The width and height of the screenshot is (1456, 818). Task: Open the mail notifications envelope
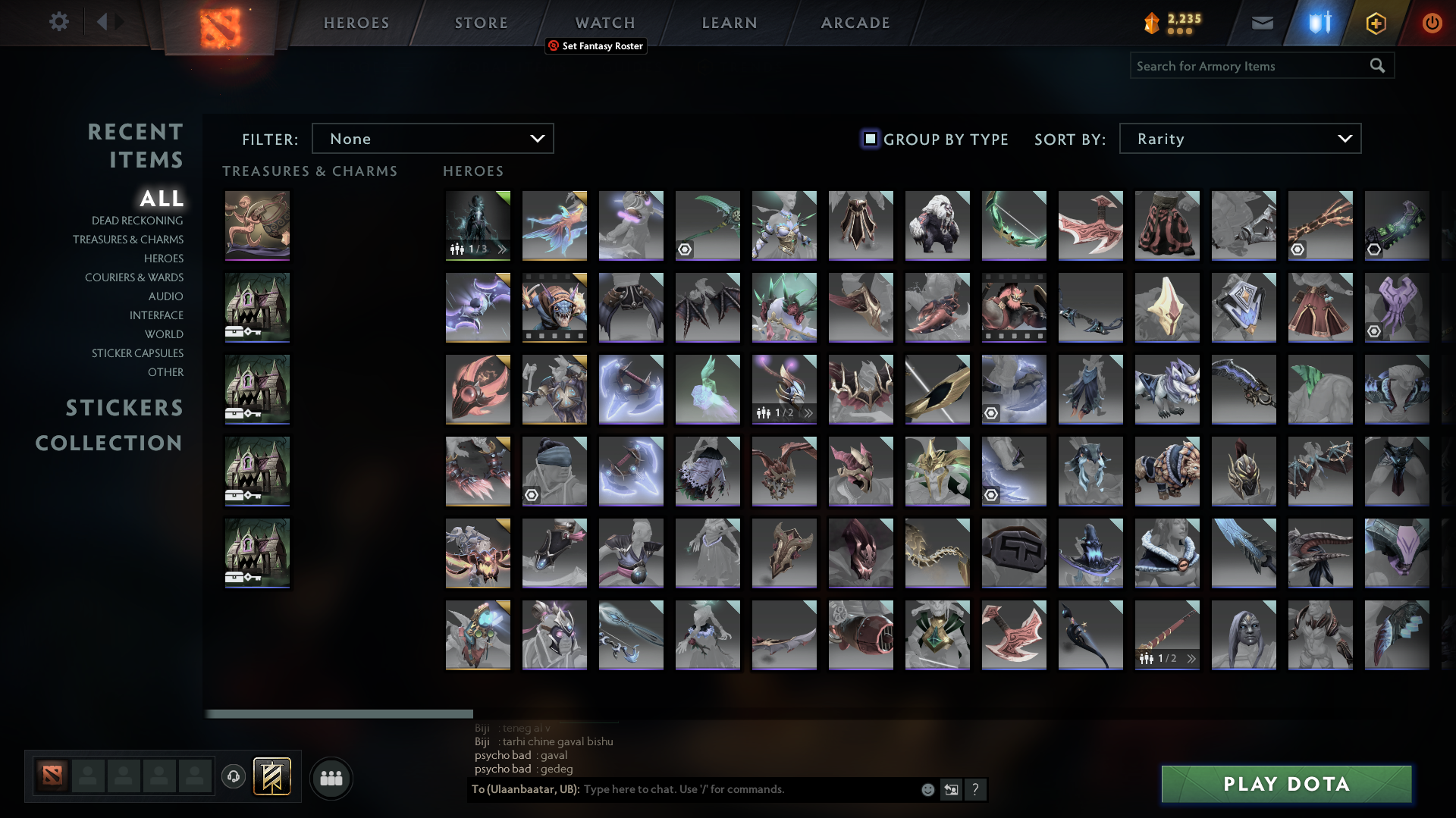(x=1263, y=22)
